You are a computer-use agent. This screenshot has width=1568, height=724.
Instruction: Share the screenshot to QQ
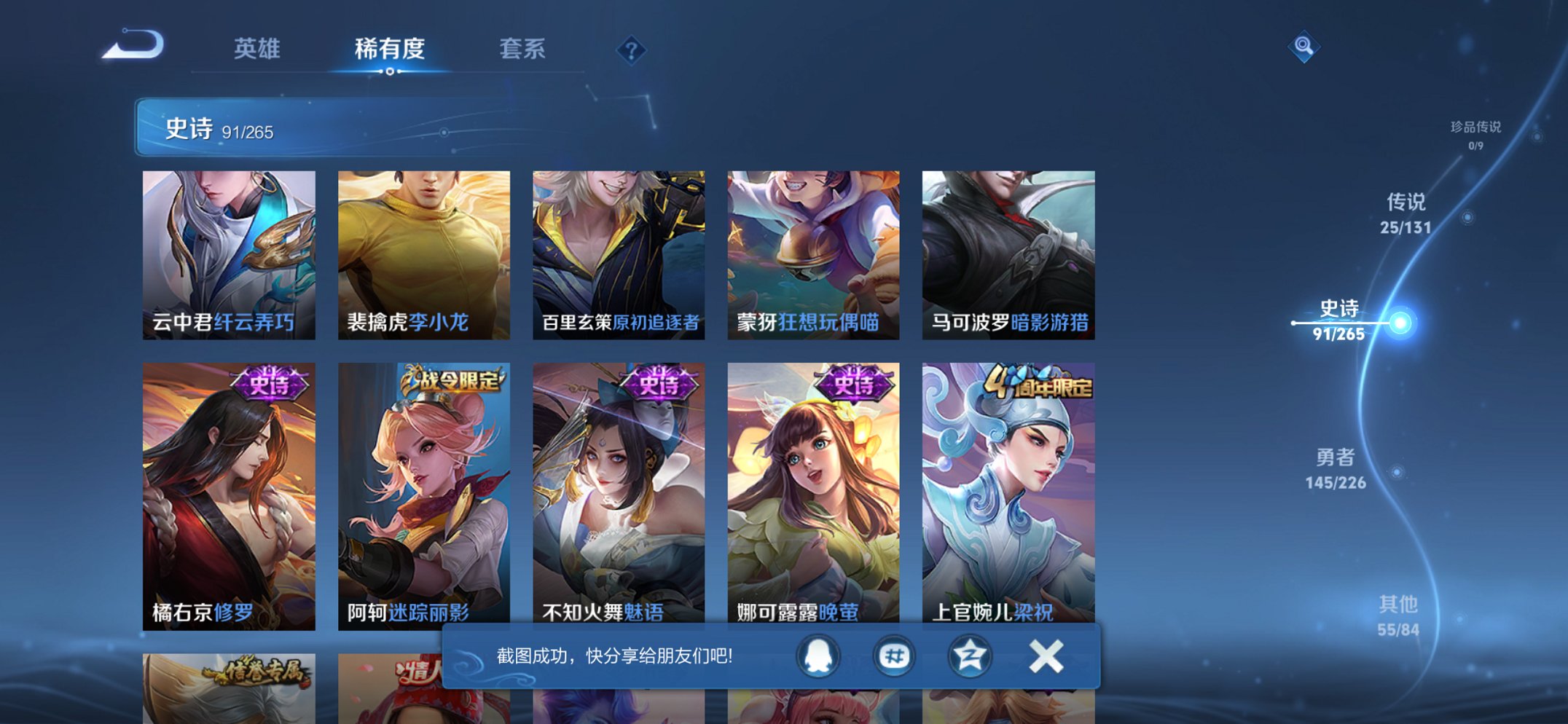point(818,655)
